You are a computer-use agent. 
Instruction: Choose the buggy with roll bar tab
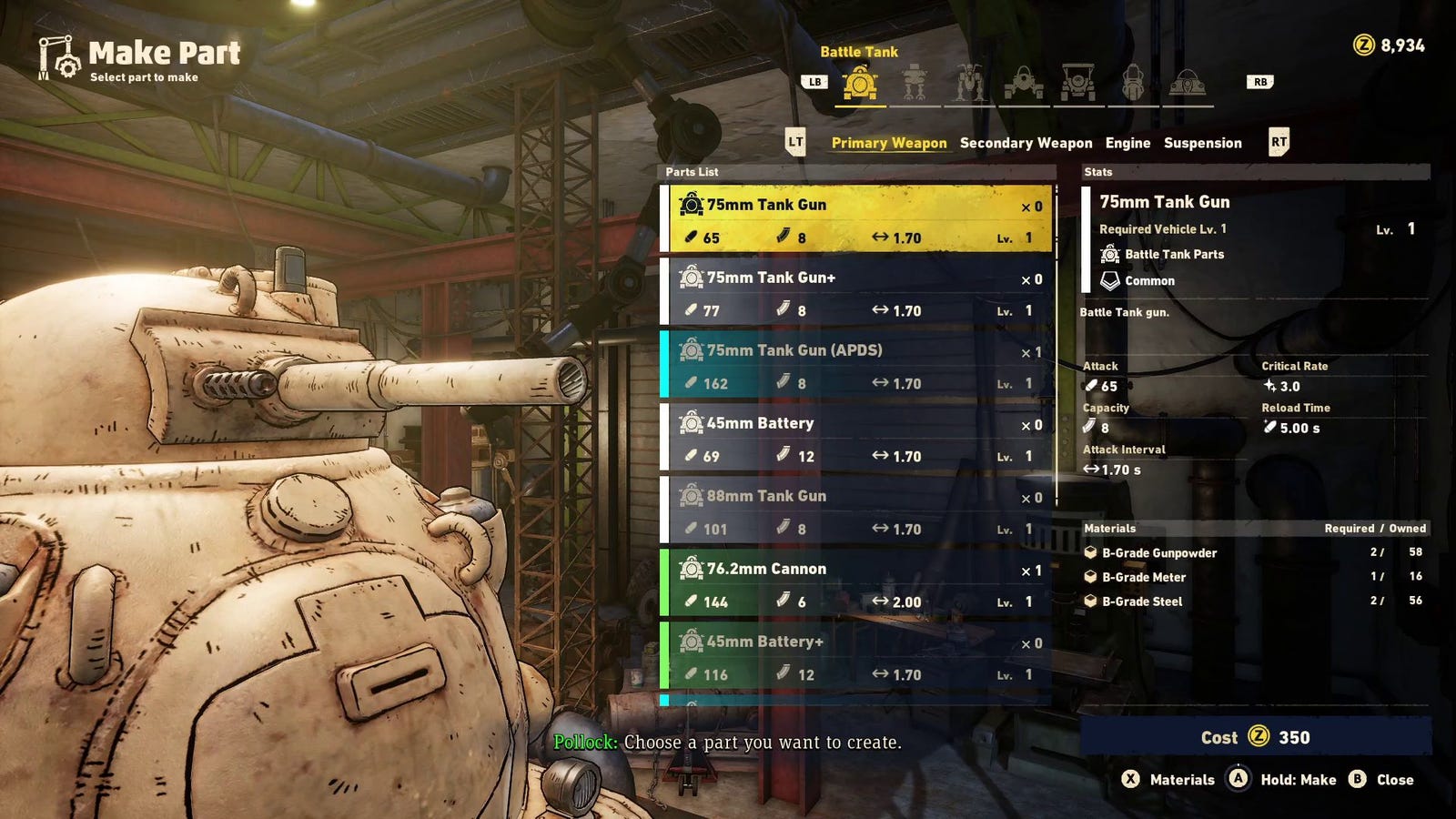[1023, 85]
